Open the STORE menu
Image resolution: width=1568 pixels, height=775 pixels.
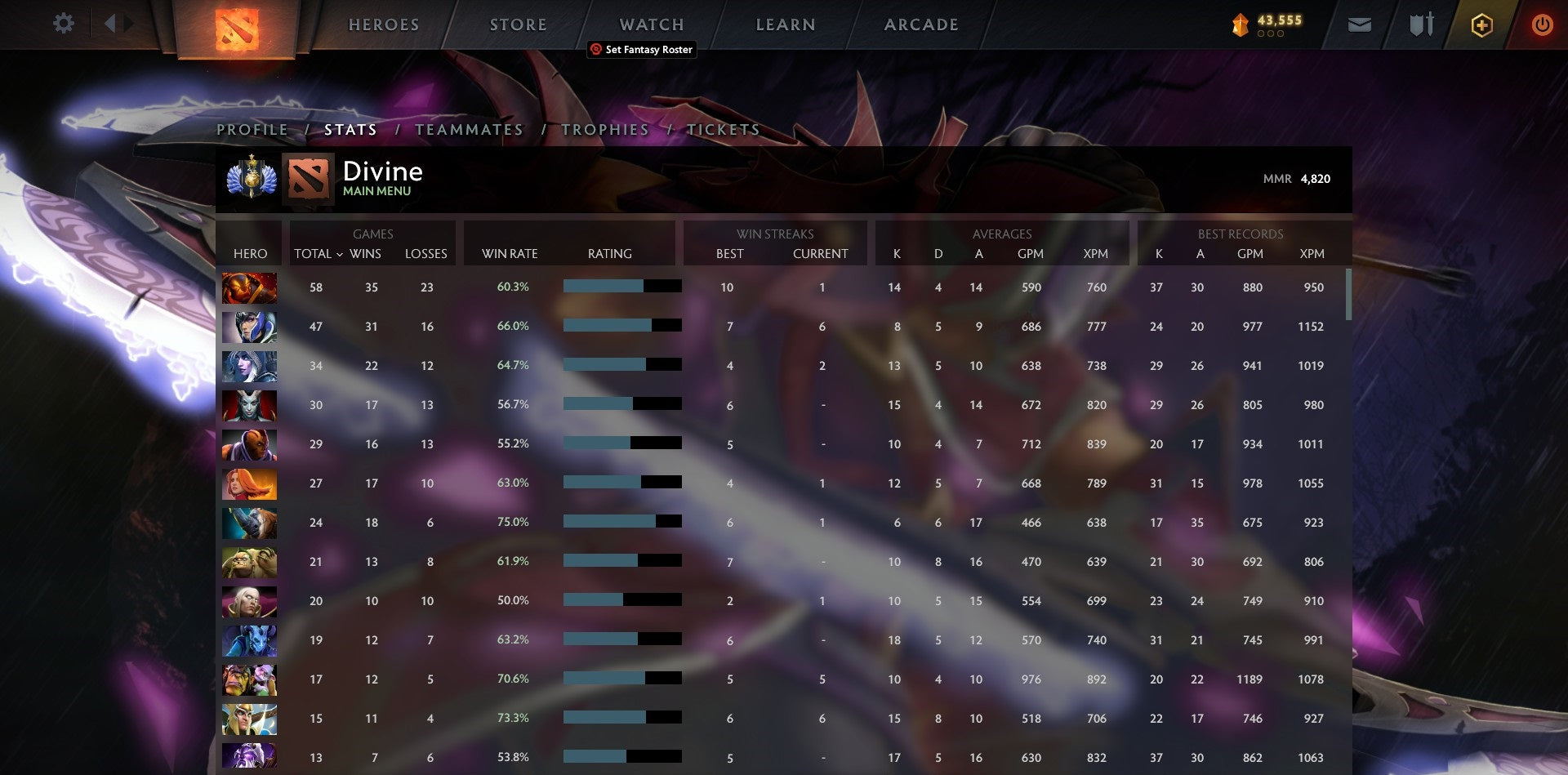[518, 24]
